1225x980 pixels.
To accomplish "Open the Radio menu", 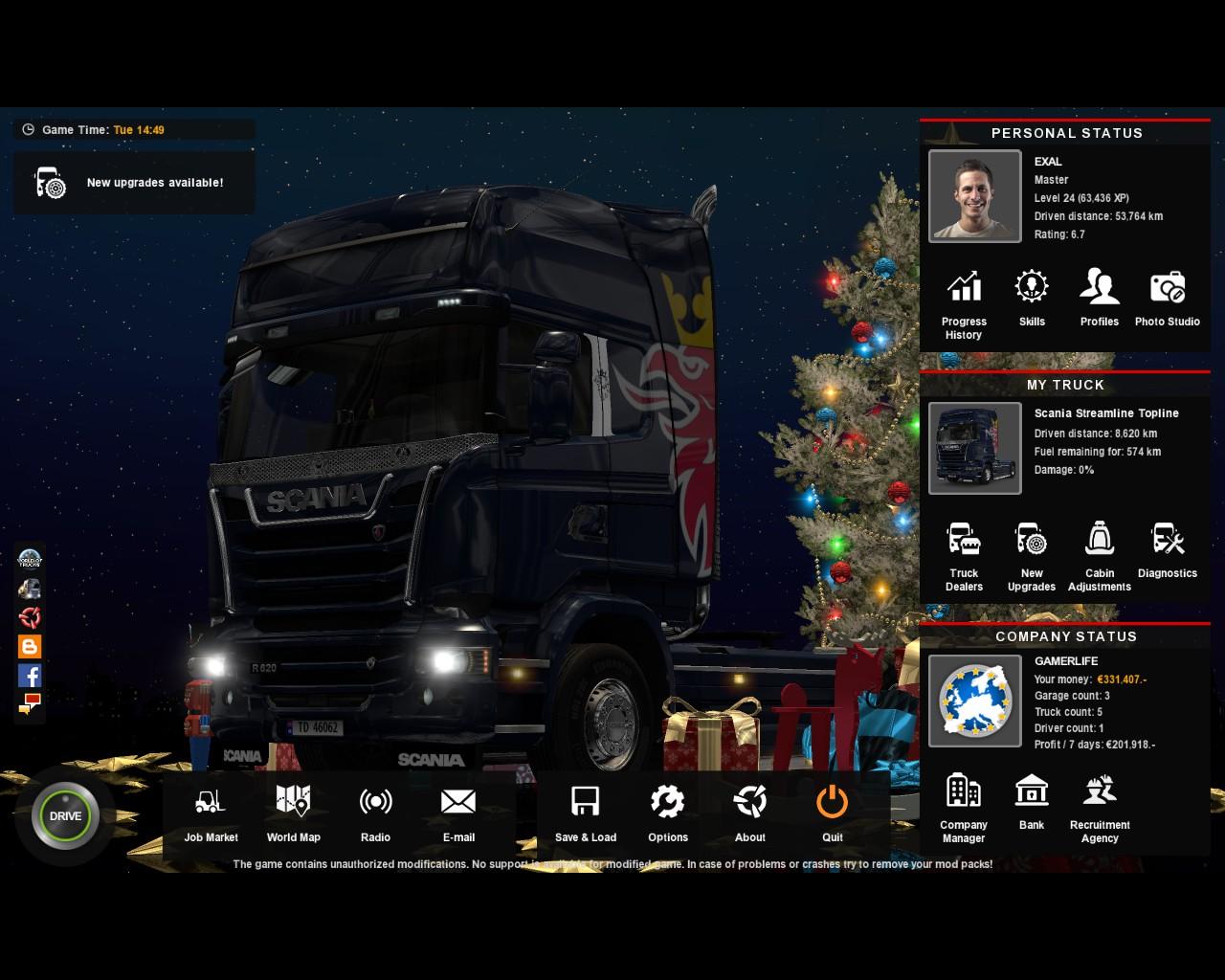I will (375, 813).
